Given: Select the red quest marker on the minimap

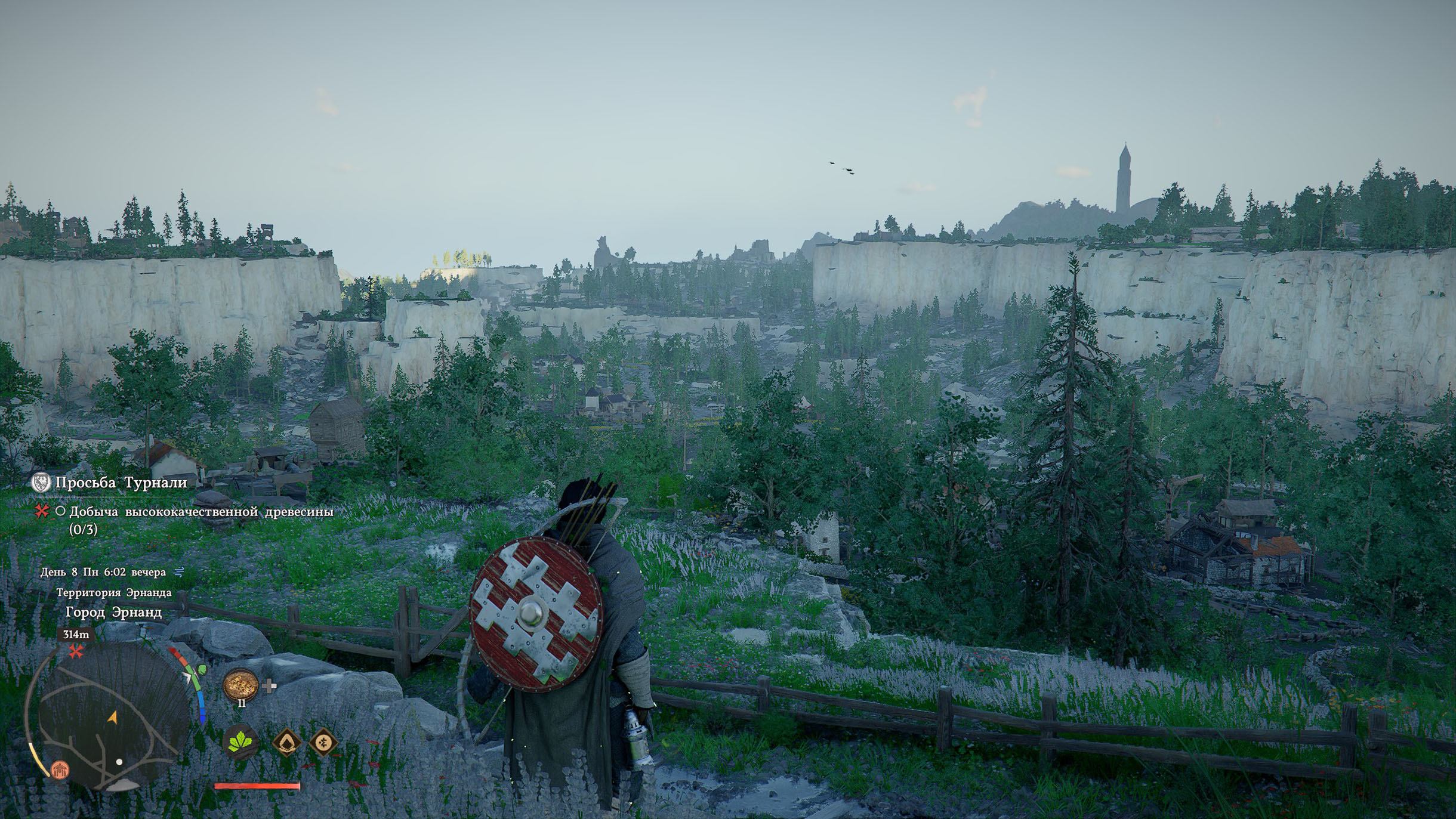Looking at the screenshot, I should pyautogui.click(x=76, y=651).
